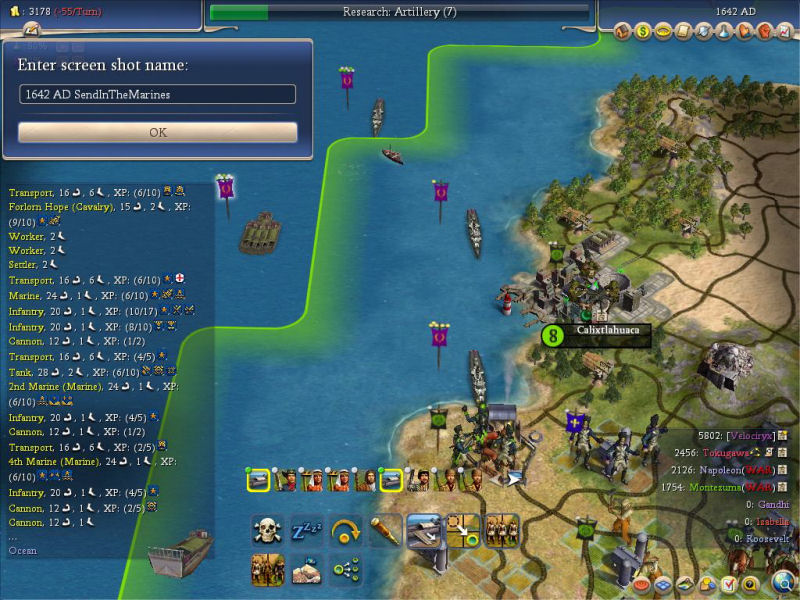The height and width of the screenshot is (600, 800).
Task: Open the domestic advisor hut icon
Action: [623, 31]
